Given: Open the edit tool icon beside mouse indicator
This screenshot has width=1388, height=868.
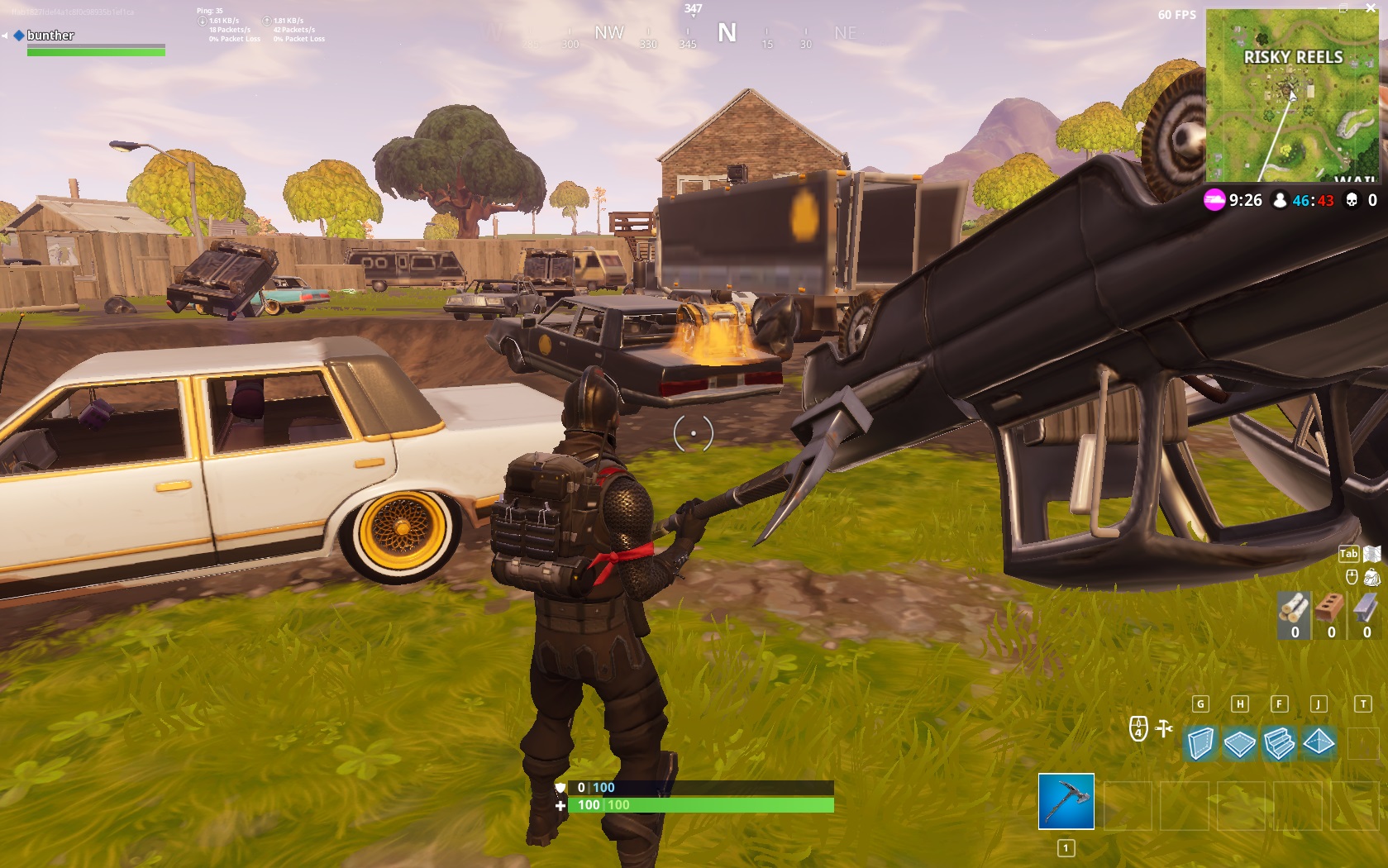Looking at the screenshot, I should [x=1163, y=729].
